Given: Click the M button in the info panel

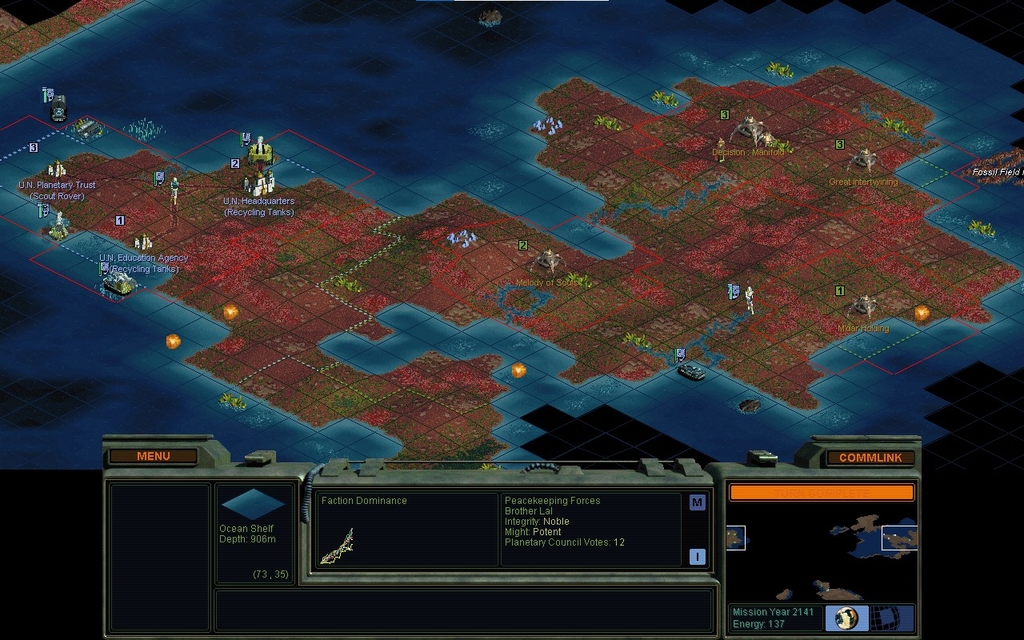Looking at the screenshot, I should (x=697, y=503).
